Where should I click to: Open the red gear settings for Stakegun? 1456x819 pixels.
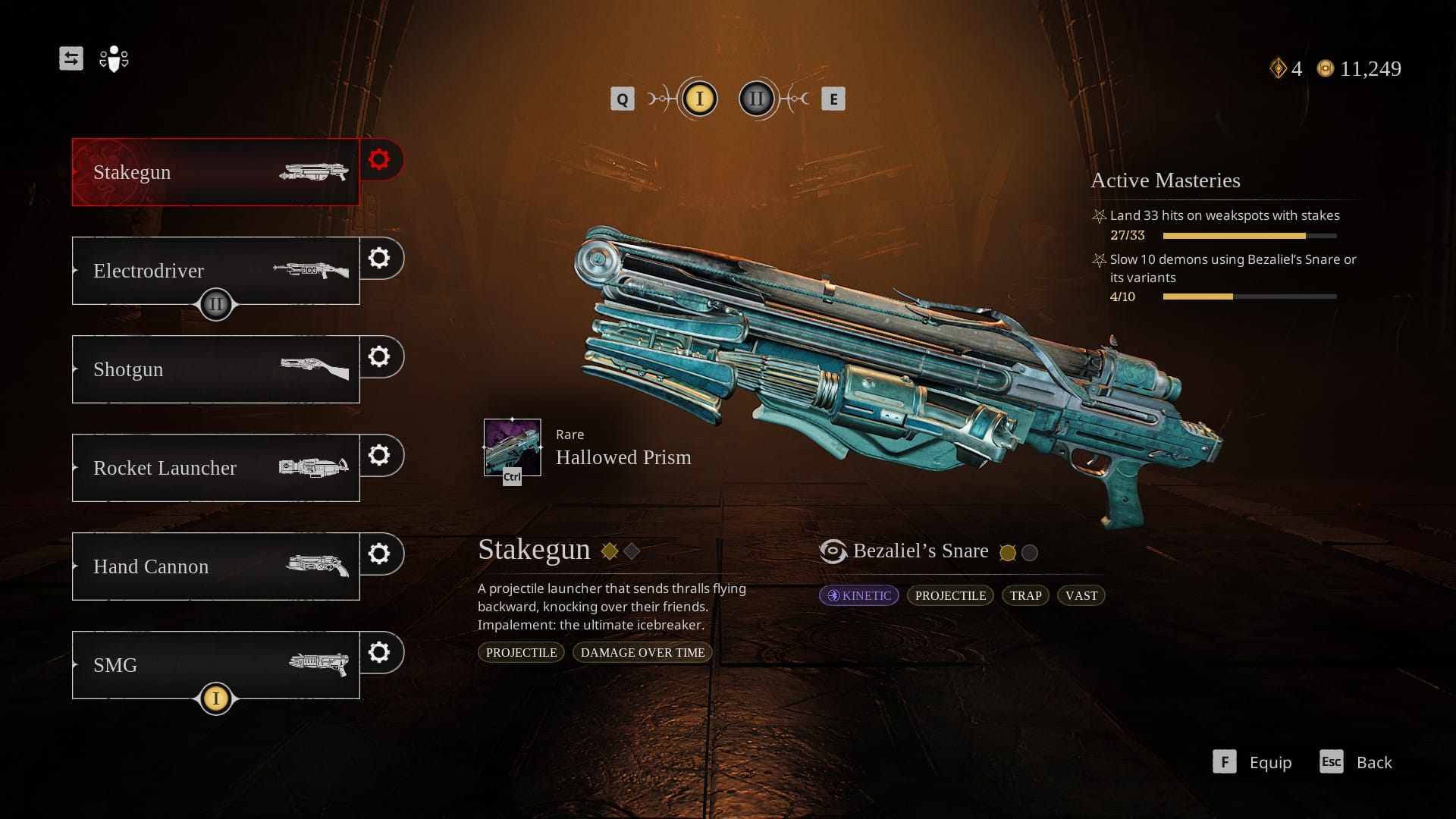pos(379,159)
